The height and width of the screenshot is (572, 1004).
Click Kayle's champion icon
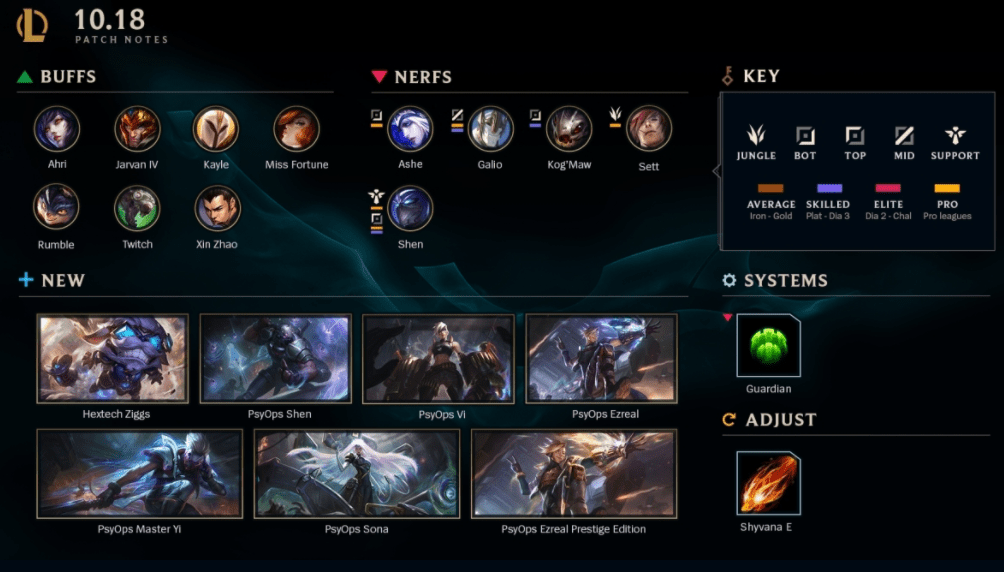[x=216, y=128]
